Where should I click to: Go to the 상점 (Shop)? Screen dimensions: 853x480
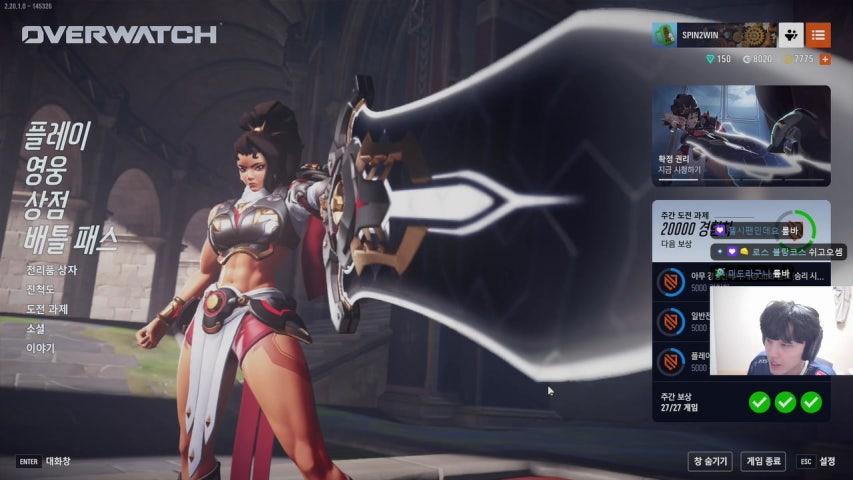(x=47, y=204)
